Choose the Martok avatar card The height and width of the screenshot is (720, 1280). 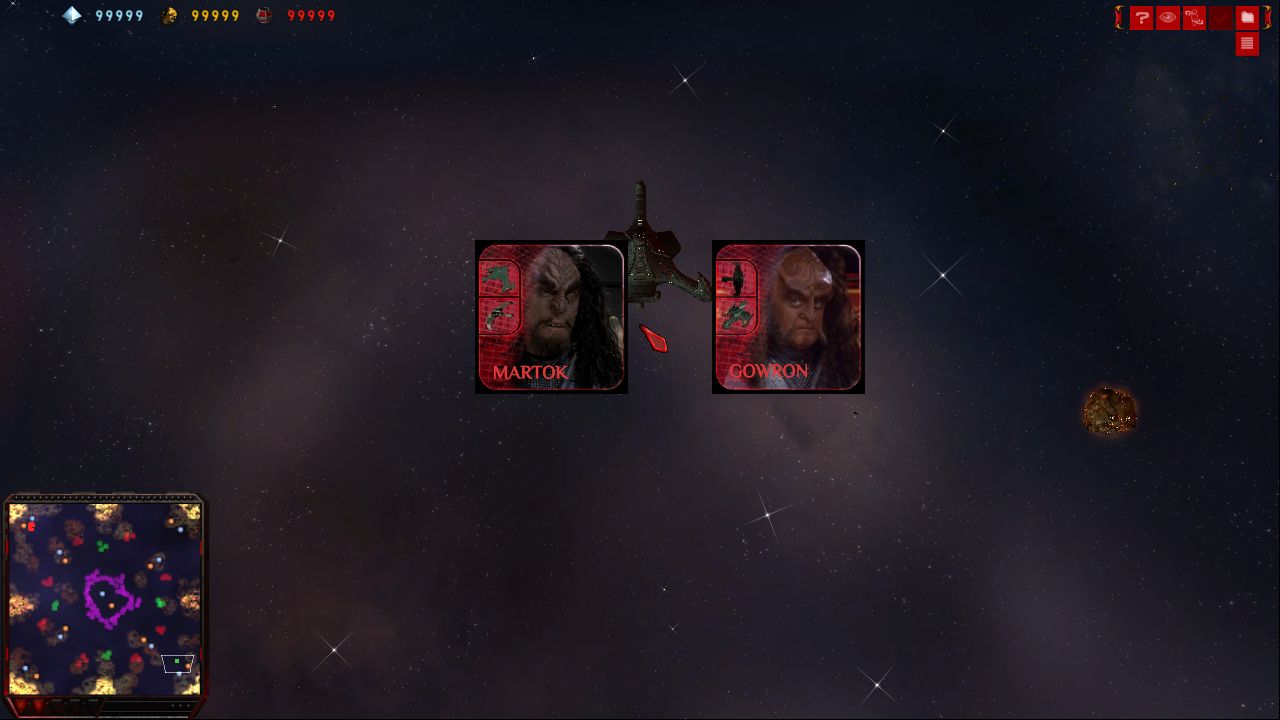pos(551,317)
